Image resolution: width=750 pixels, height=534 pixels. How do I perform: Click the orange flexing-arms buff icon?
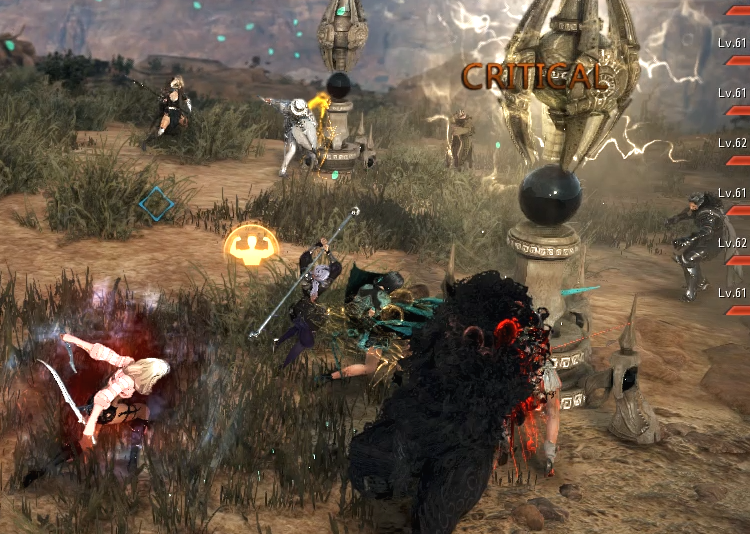[x=251, y=245]
